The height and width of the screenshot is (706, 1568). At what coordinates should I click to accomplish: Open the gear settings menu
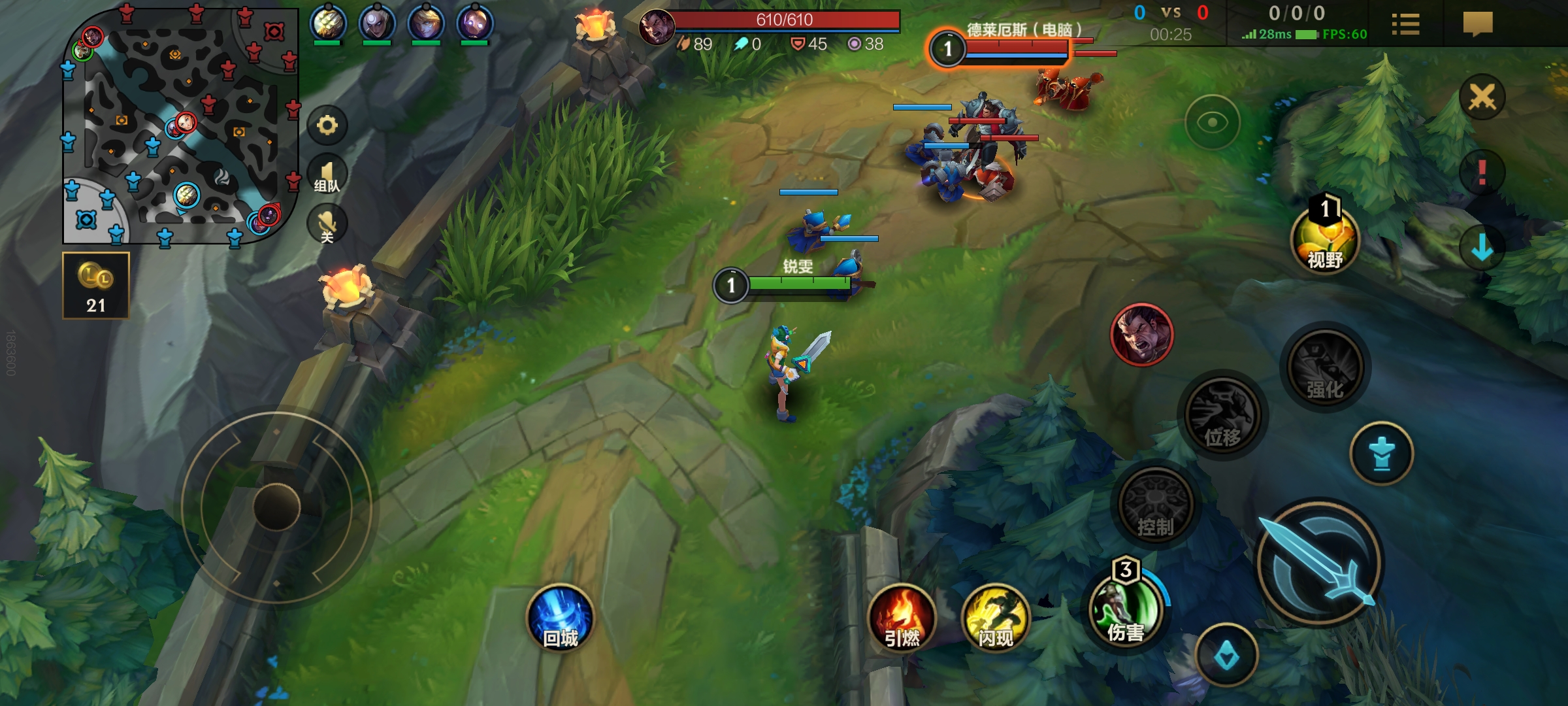(x=327, y=125)
